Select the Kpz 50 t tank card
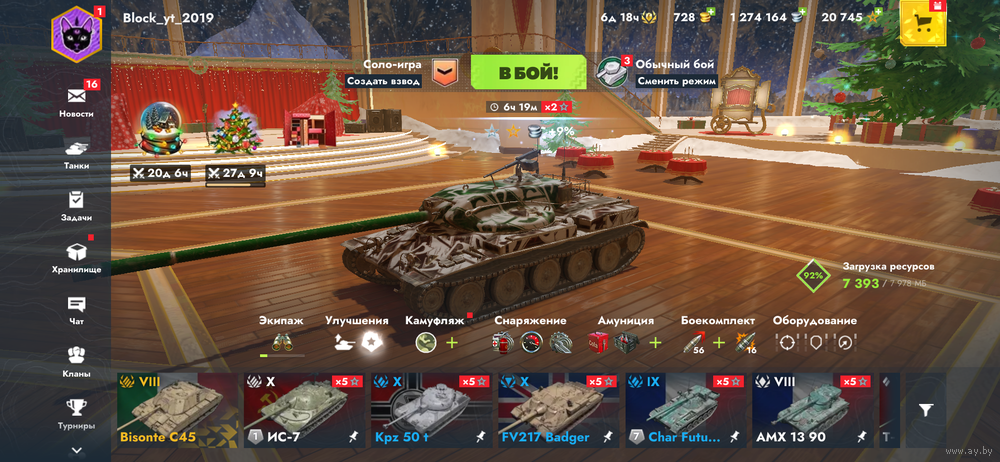 point(432,410)
